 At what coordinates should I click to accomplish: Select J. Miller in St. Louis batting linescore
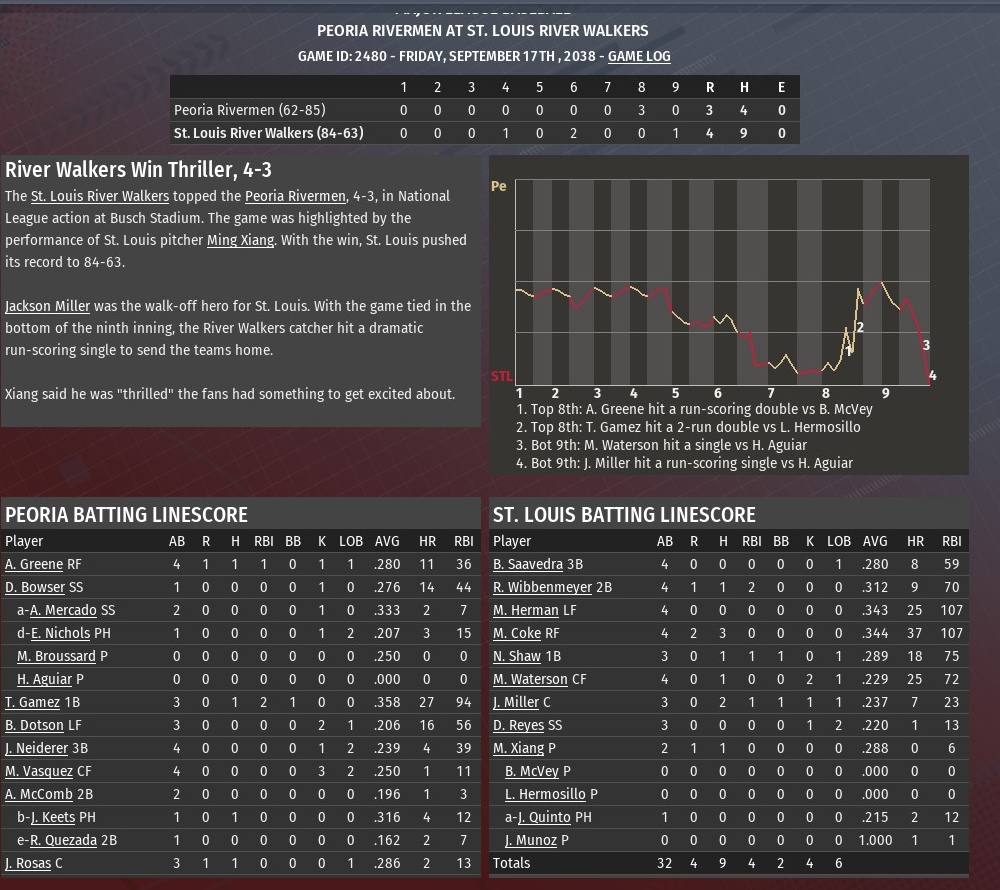tap(516, 702)
